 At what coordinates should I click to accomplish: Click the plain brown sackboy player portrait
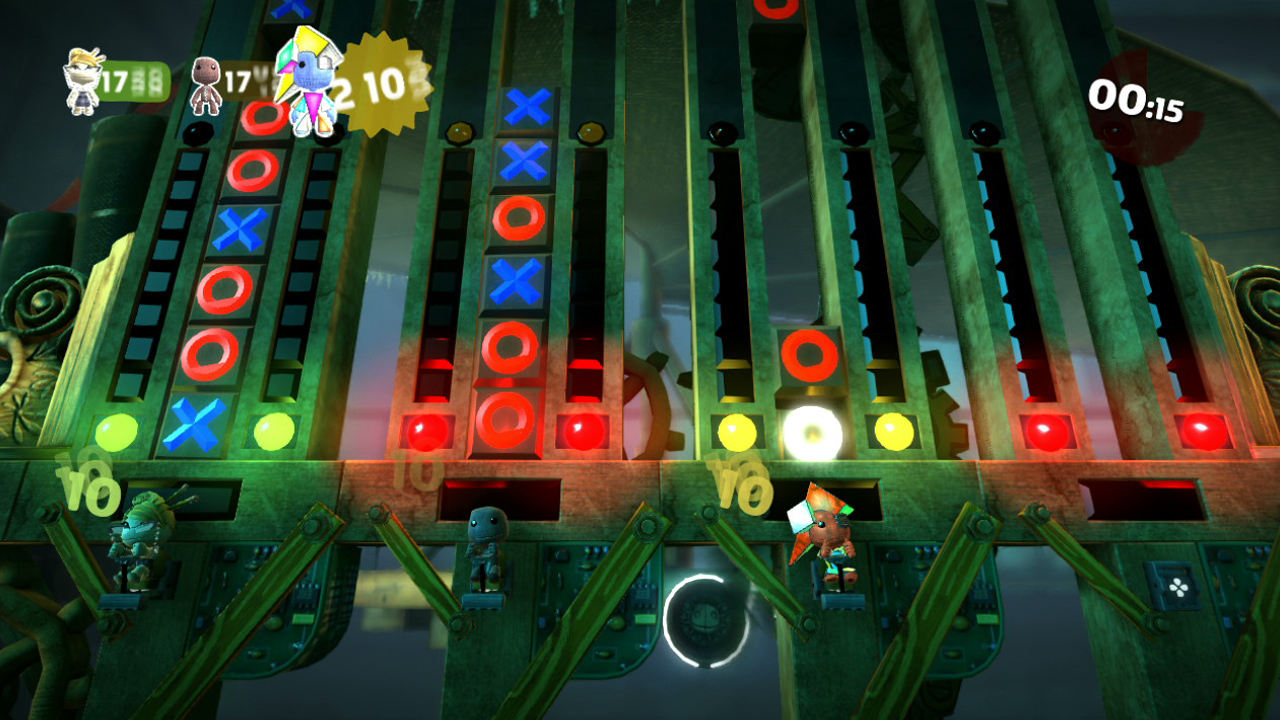(207, 85)
